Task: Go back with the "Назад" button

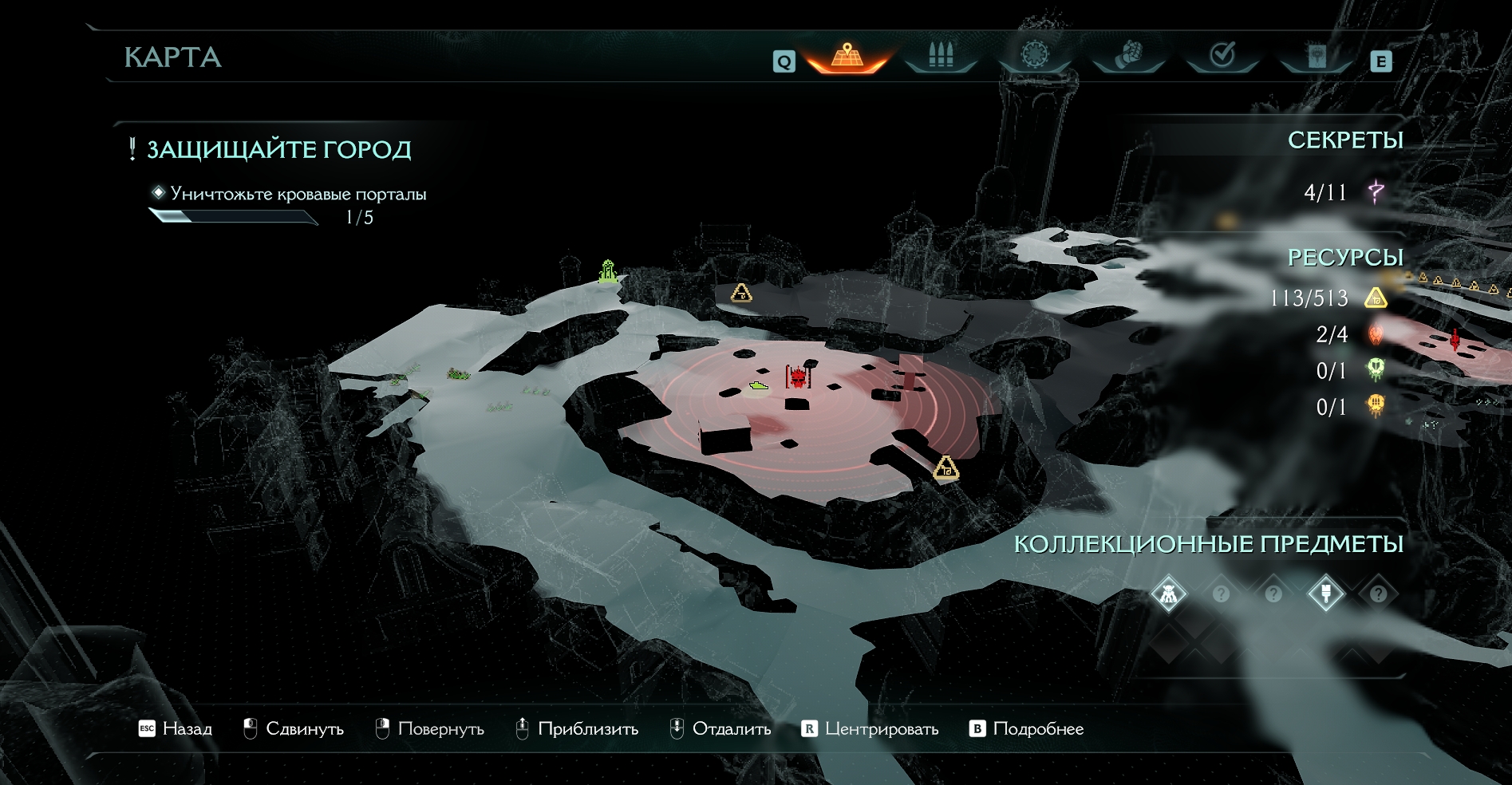Action: [x=176, y=728]
